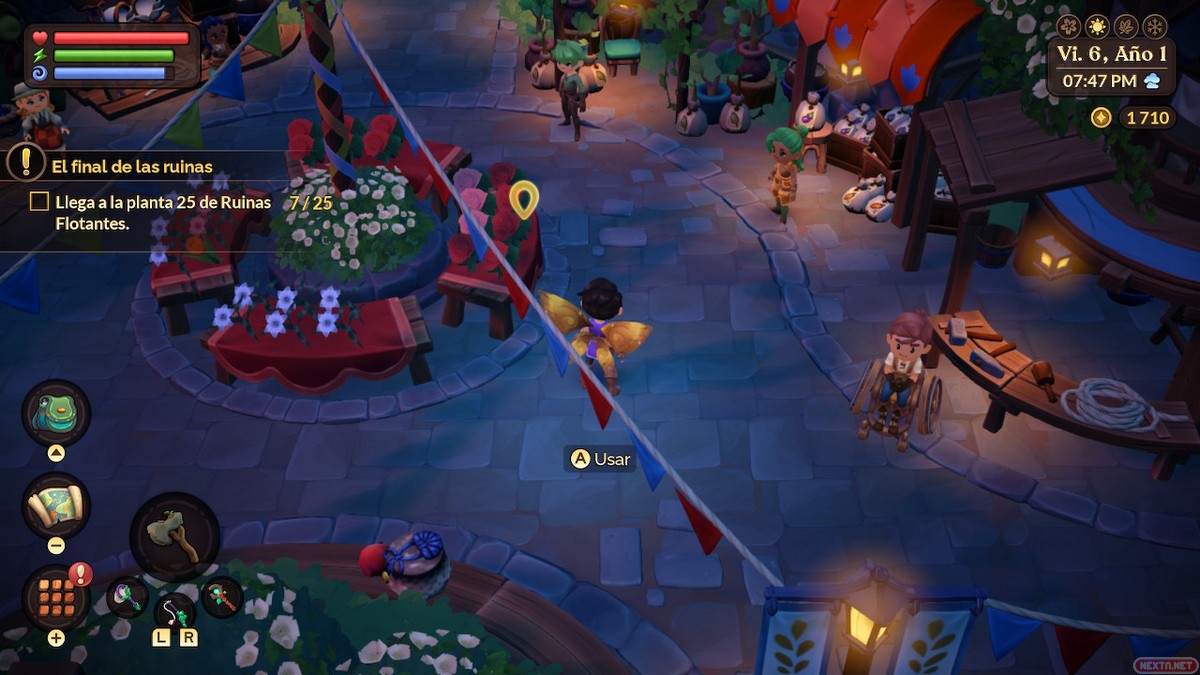Tick the 'Llega a la planta 25' objective checkbox
The width and height of the screenshot is (1200, 675).
[39, 202]
